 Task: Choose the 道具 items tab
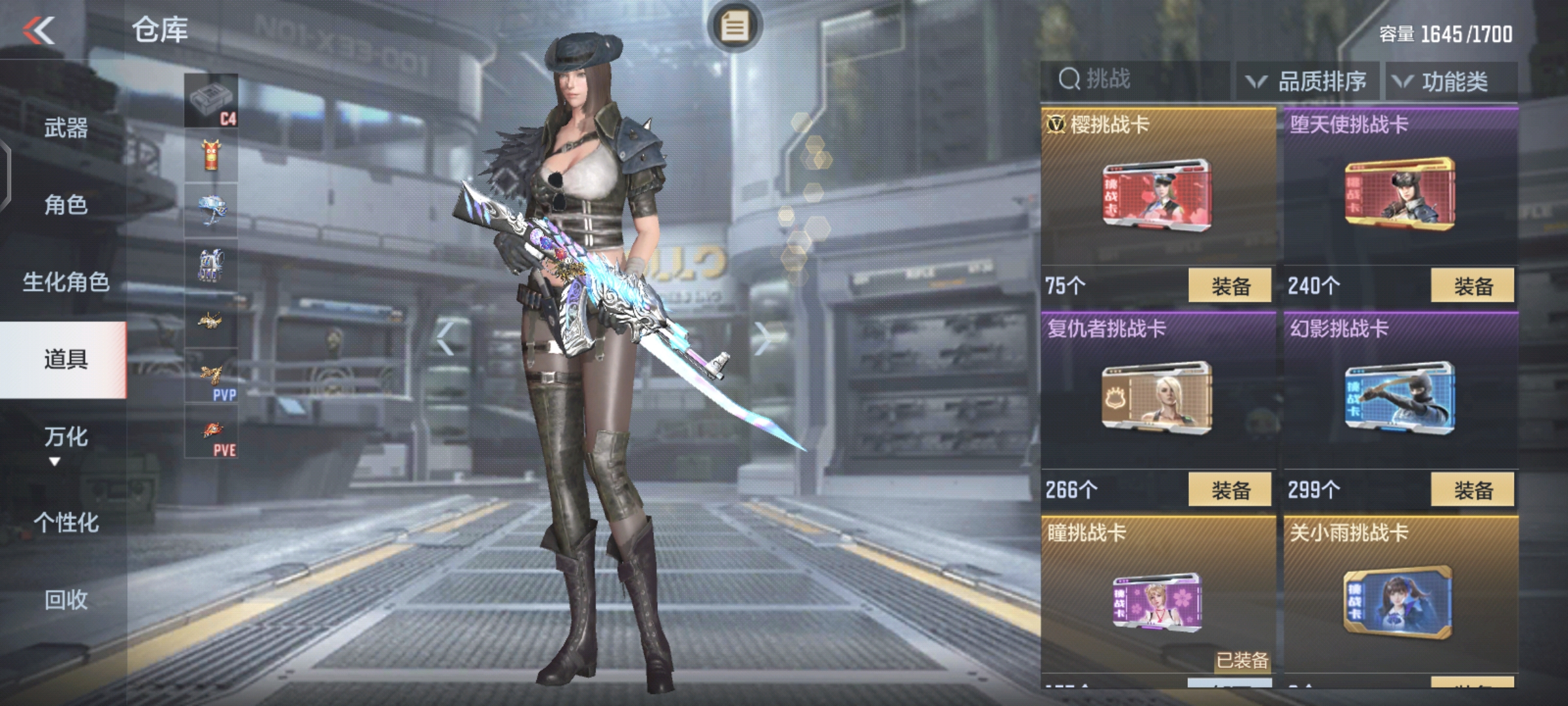(x=65, y=359)
